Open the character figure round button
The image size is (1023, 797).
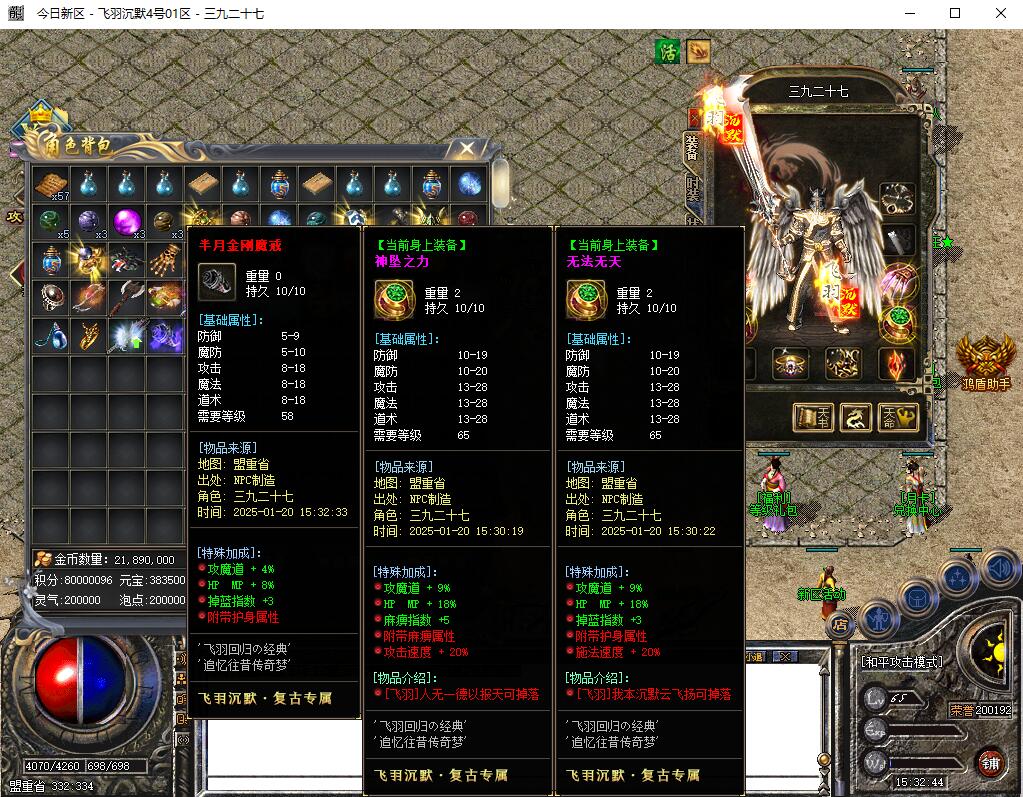coord(876,620)
